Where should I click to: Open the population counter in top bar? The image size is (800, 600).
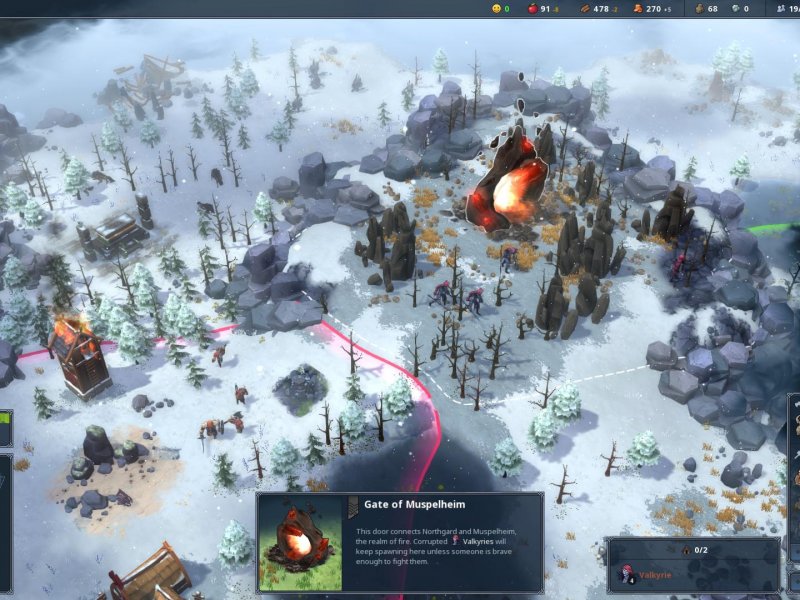click(785, 9)
